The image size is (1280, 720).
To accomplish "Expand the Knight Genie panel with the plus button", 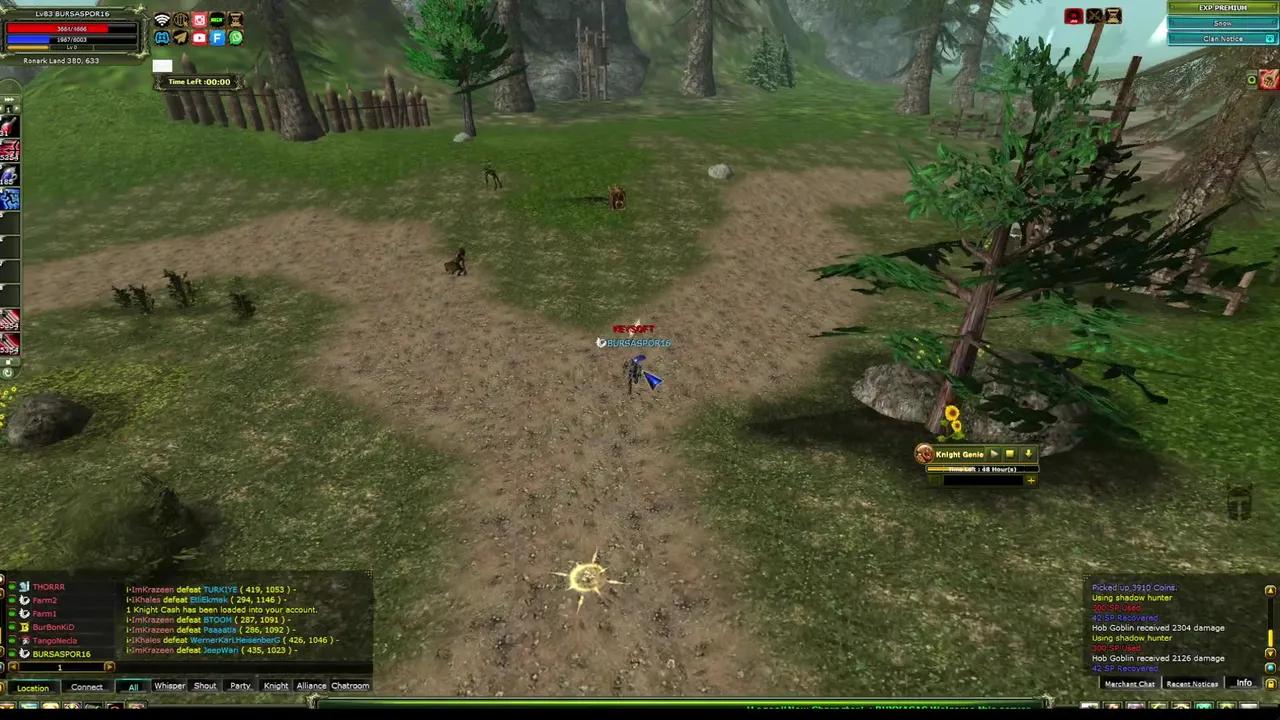I will pos(1031,481).
